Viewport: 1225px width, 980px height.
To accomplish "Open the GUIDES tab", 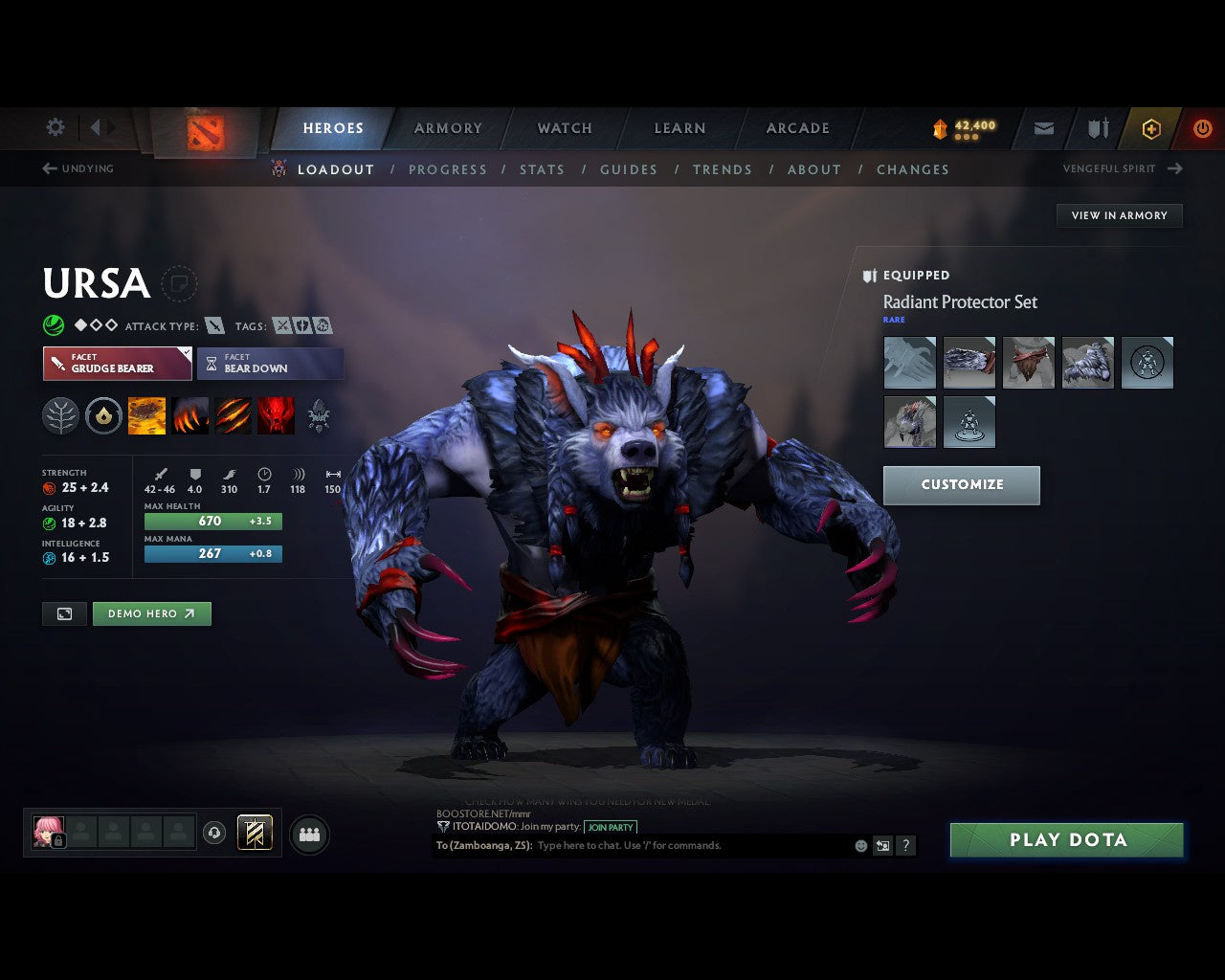I will 628,169.
